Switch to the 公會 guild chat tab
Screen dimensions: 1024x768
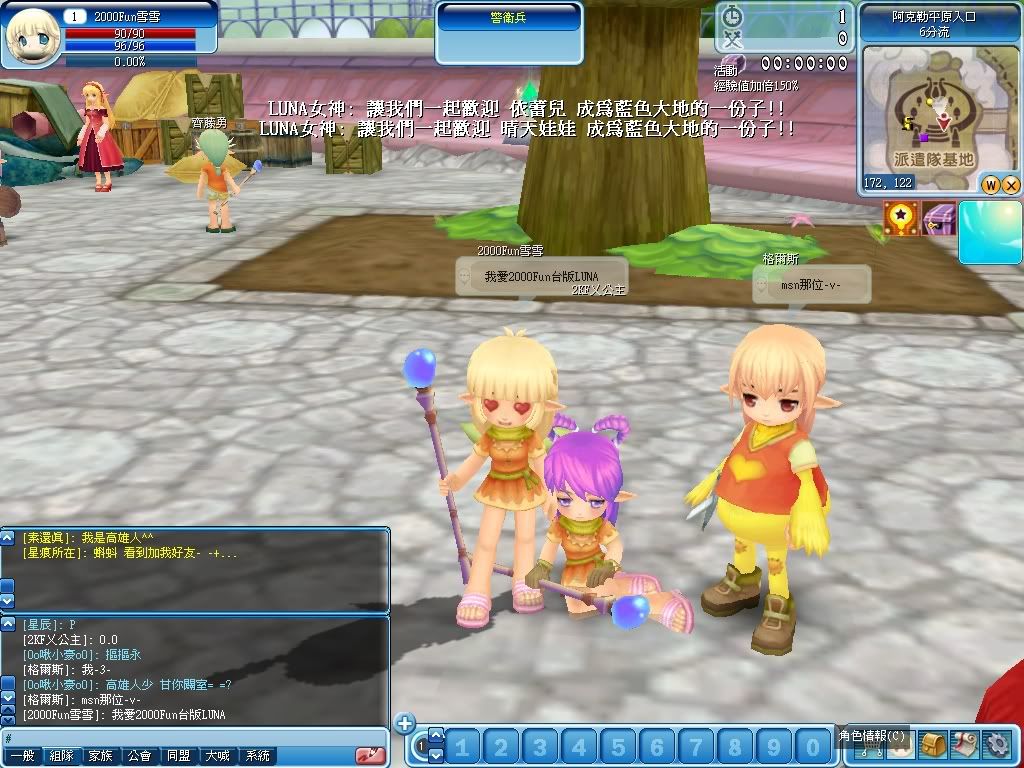tap(140, 757)
